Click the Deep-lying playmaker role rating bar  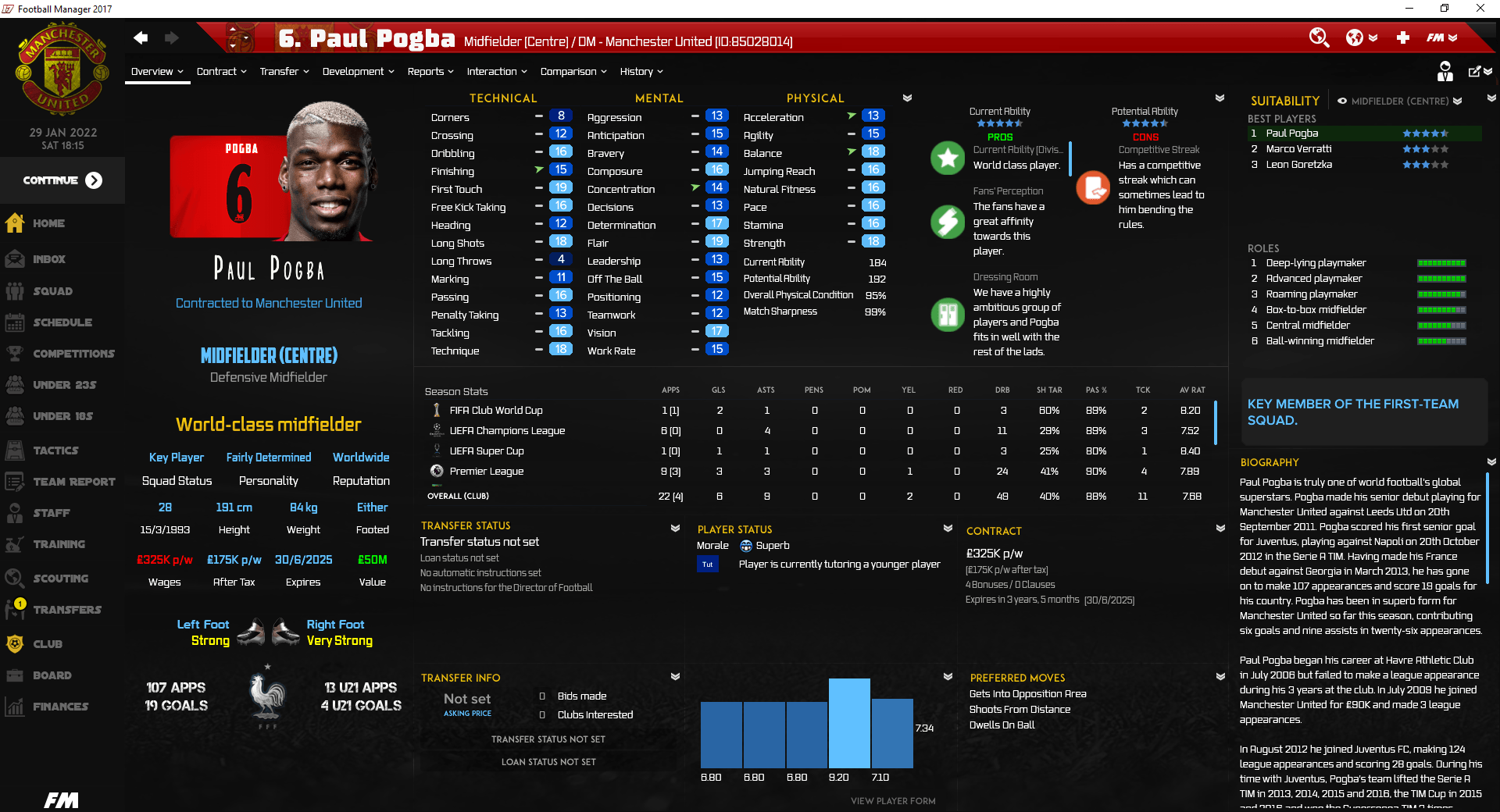tap(1441, 263)
